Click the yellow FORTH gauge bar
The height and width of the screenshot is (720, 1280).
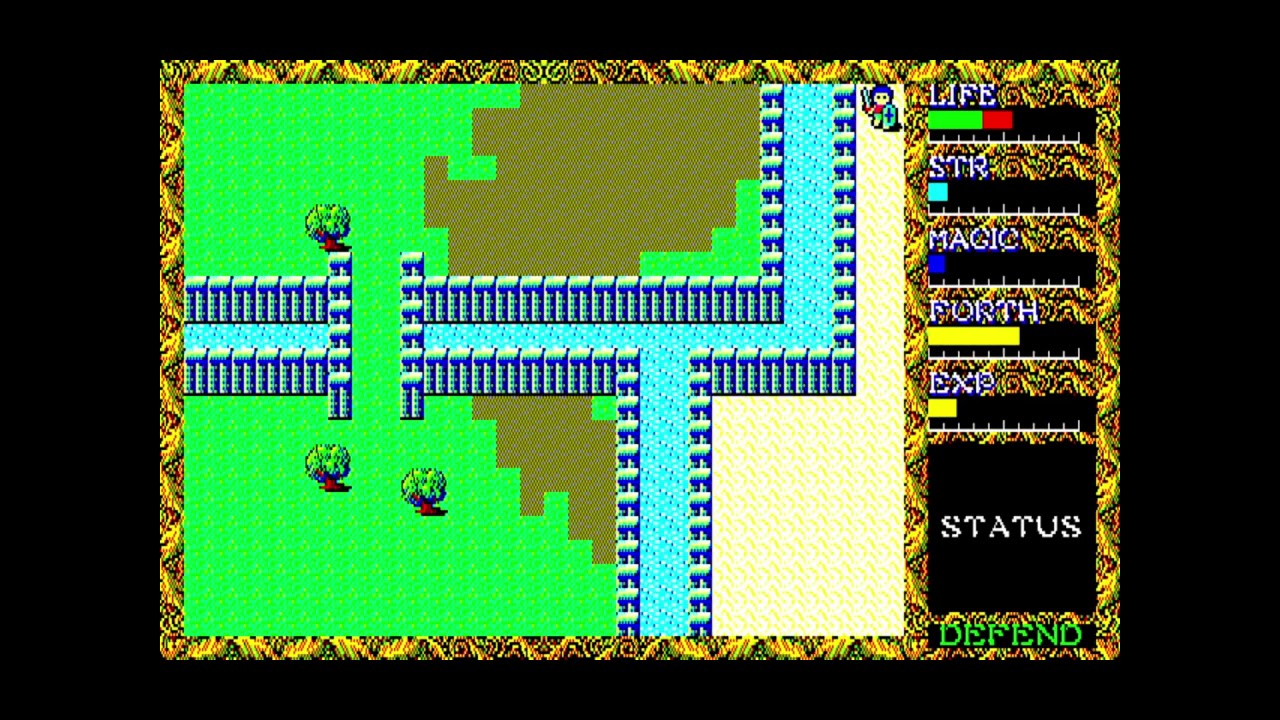[x=970, y=335]
